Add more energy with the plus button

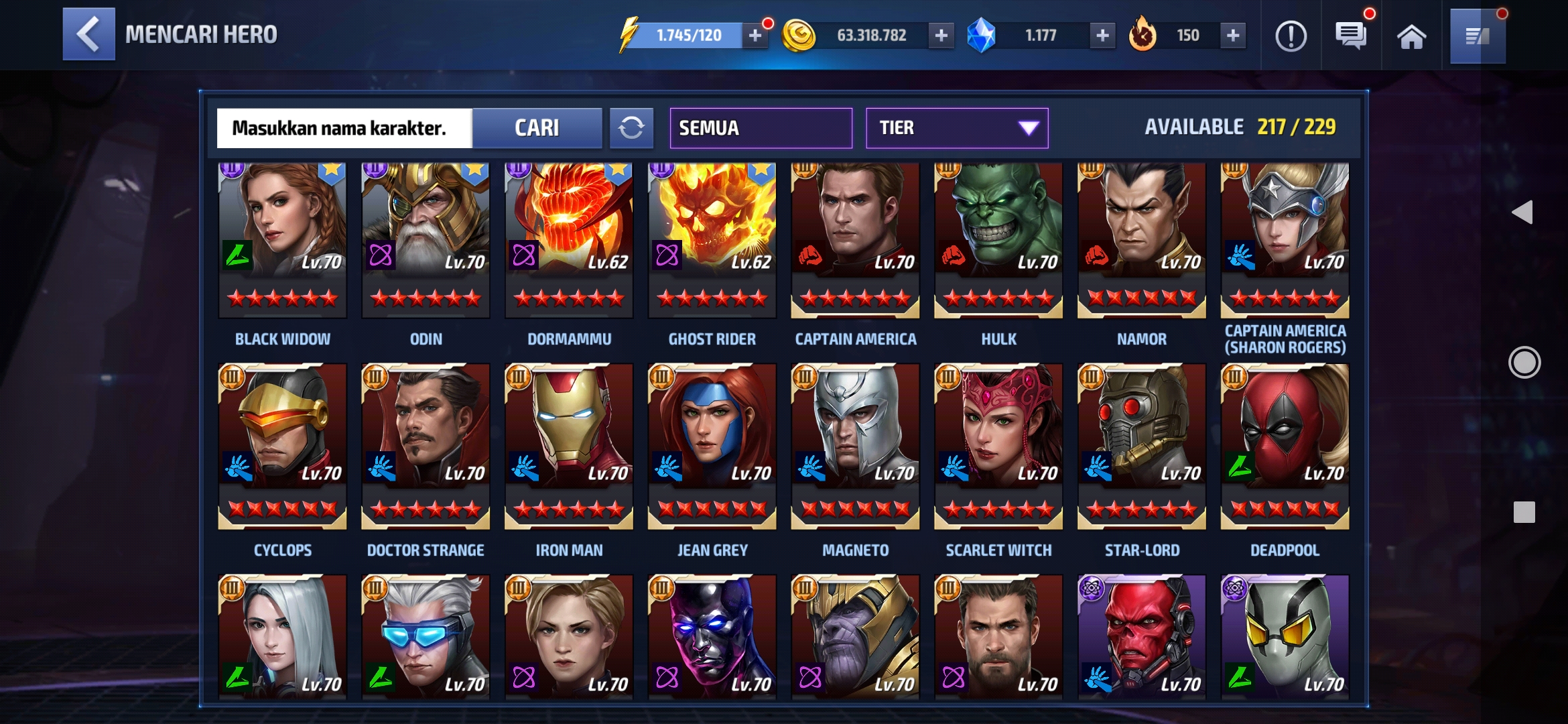[x=755, y=36]
